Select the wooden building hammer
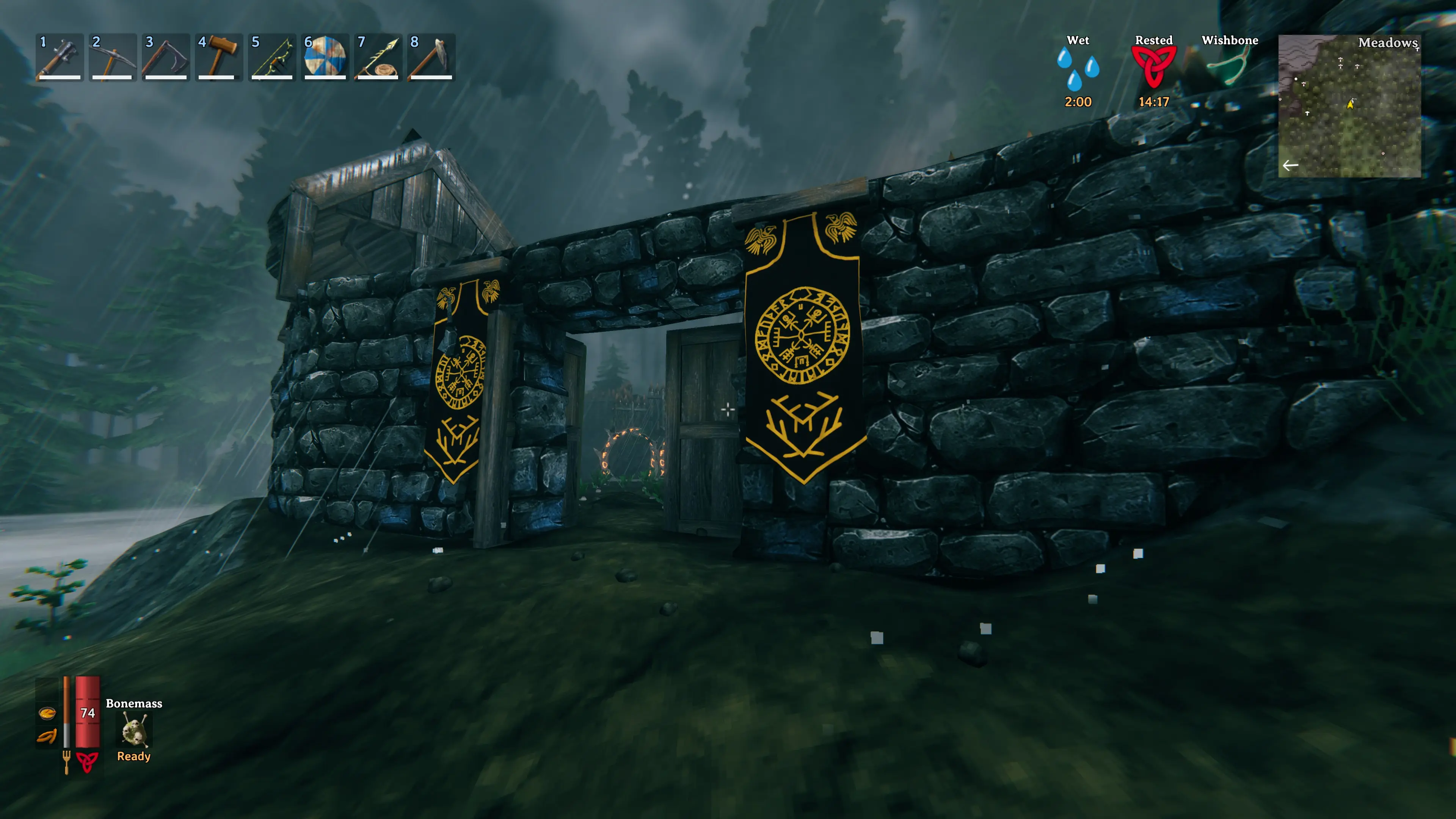 [x=218, y=57]
